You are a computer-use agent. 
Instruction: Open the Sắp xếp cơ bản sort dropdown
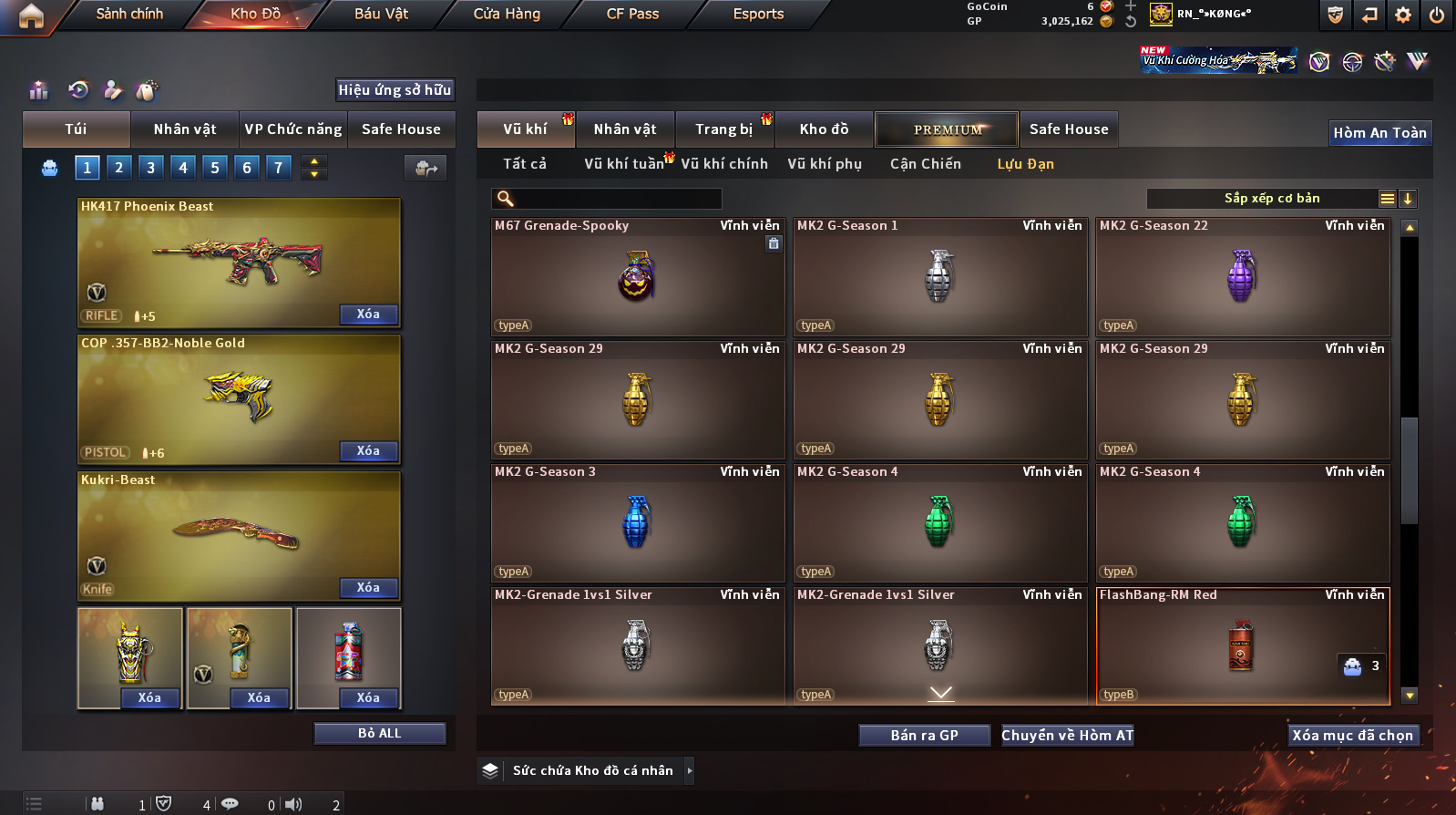point(1271,199)
